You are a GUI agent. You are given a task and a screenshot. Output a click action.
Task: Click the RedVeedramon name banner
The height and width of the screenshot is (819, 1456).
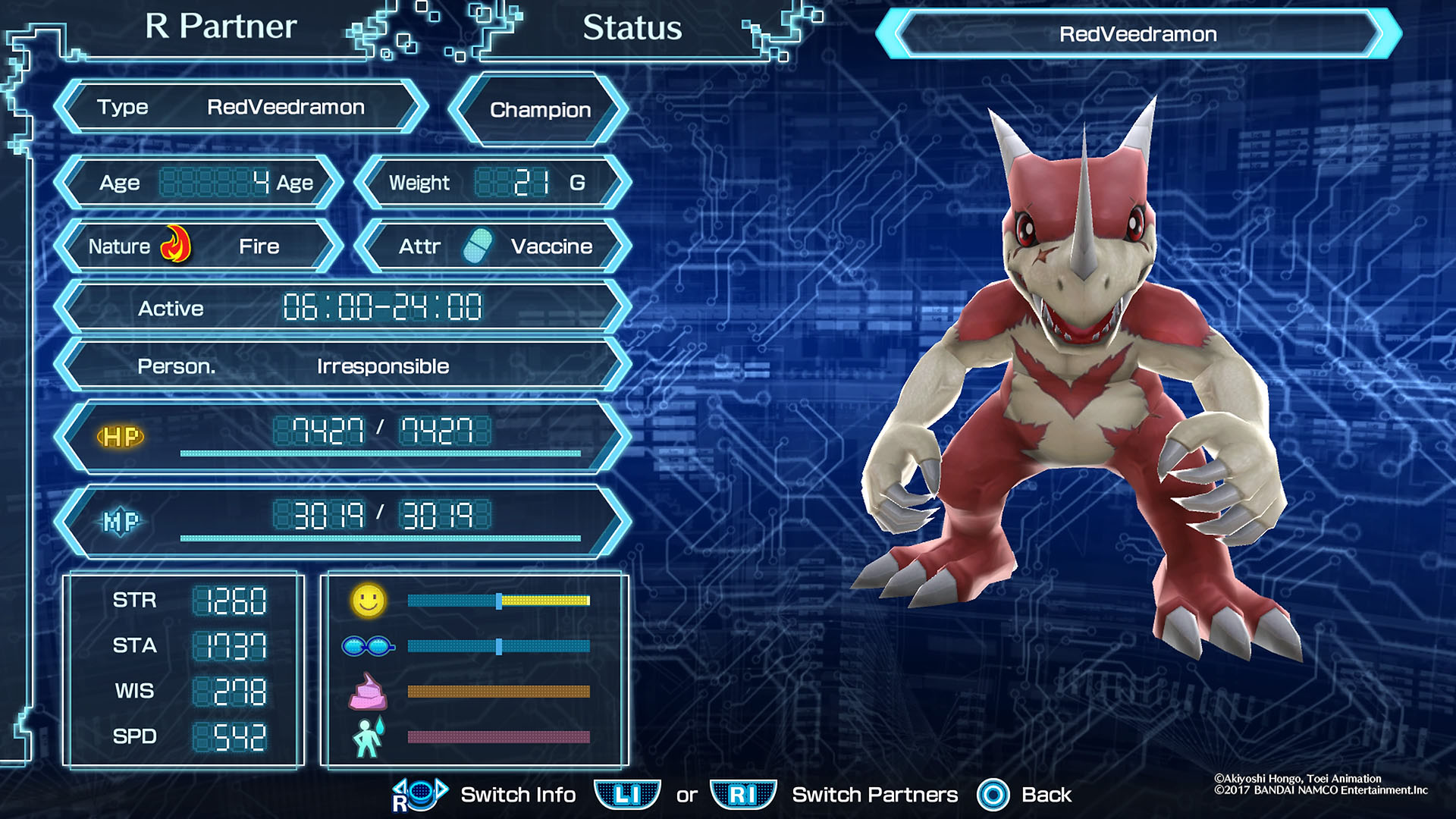point(1137,34)
